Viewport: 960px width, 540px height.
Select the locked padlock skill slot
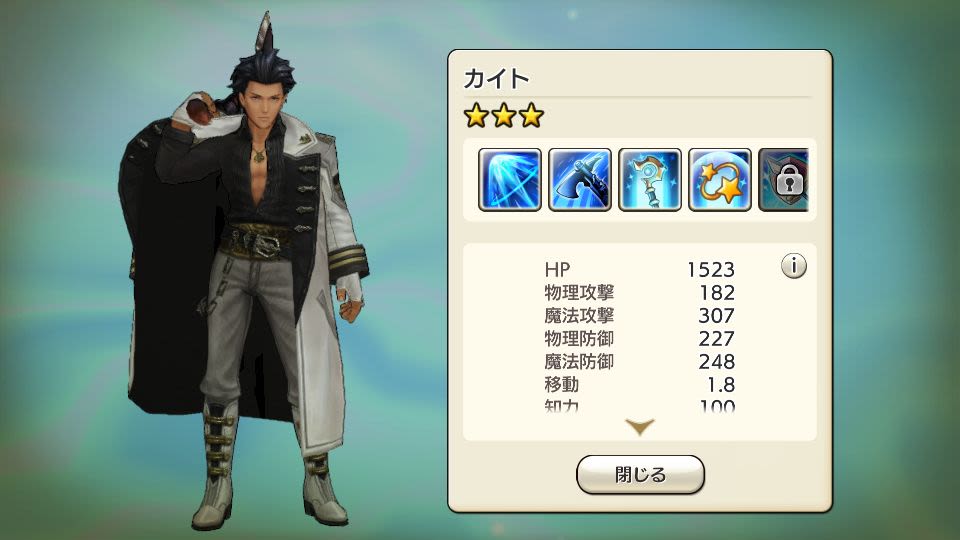coord(784,180)
